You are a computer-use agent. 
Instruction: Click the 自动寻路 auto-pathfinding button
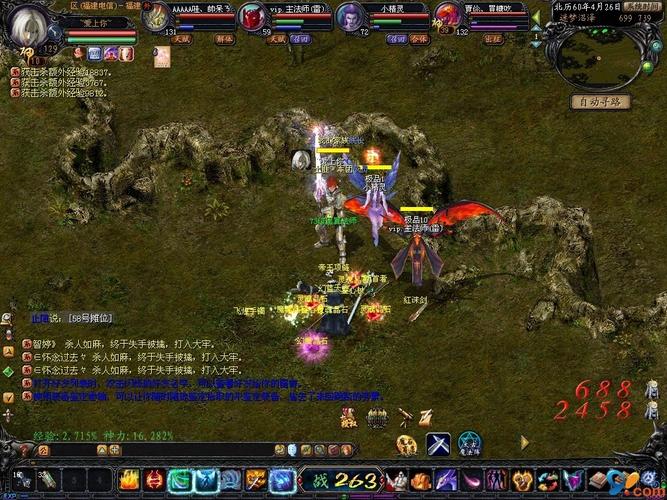pyautogui.click(x=601, y=101)
